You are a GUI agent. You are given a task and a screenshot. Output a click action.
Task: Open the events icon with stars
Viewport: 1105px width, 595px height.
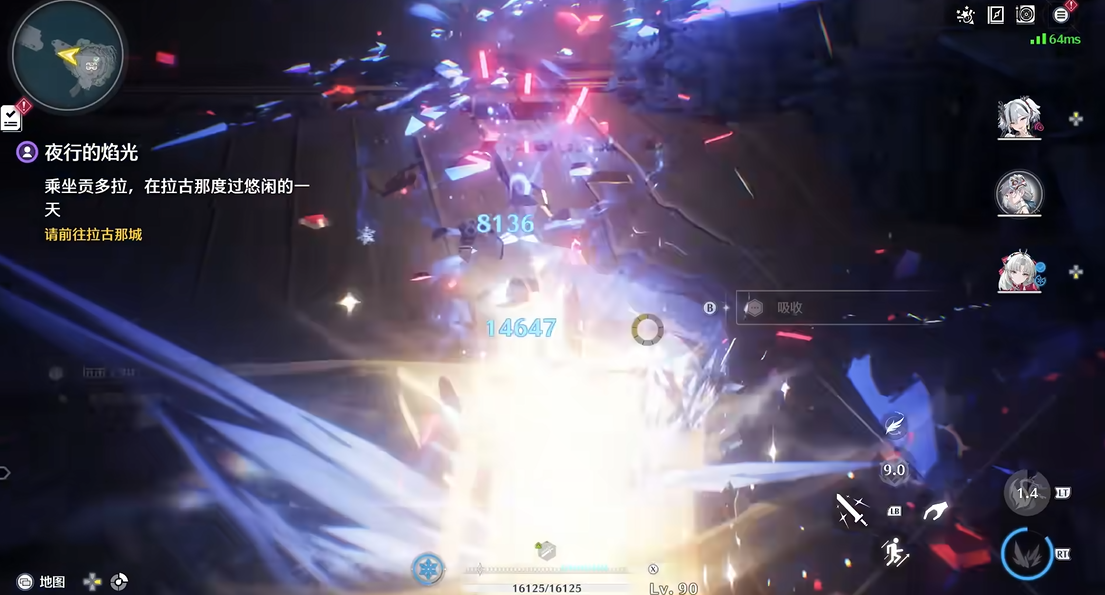(x=965, y=15)
